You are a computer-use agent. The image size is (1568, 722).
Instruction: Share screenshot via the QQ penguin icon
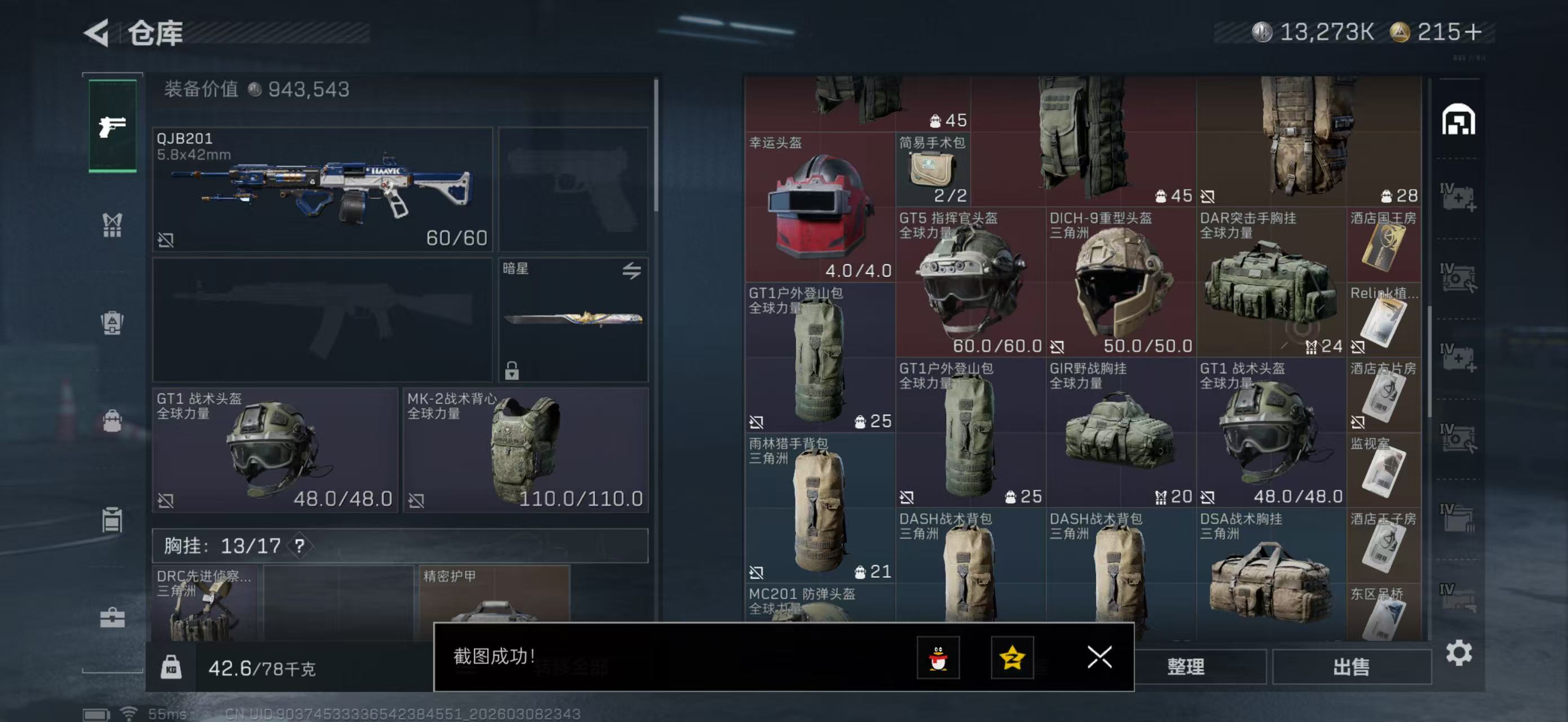tap(940, 658)
